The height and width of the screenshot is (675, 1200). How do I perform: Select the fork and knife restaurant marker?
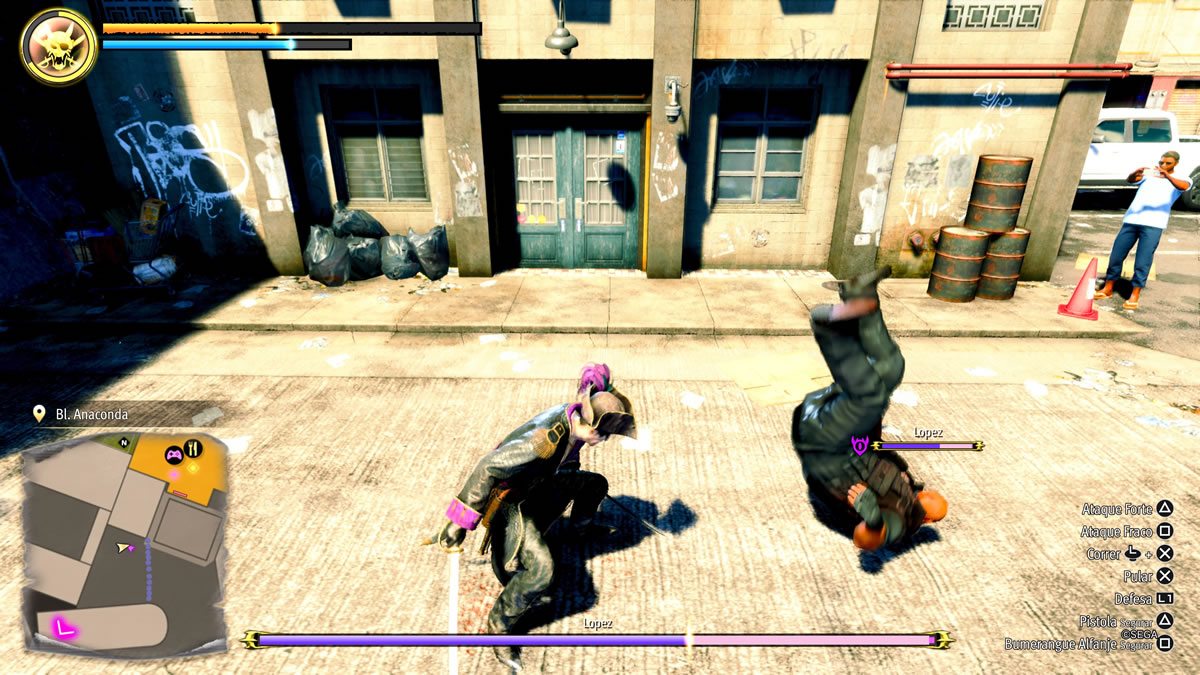[x=195, y=449]
